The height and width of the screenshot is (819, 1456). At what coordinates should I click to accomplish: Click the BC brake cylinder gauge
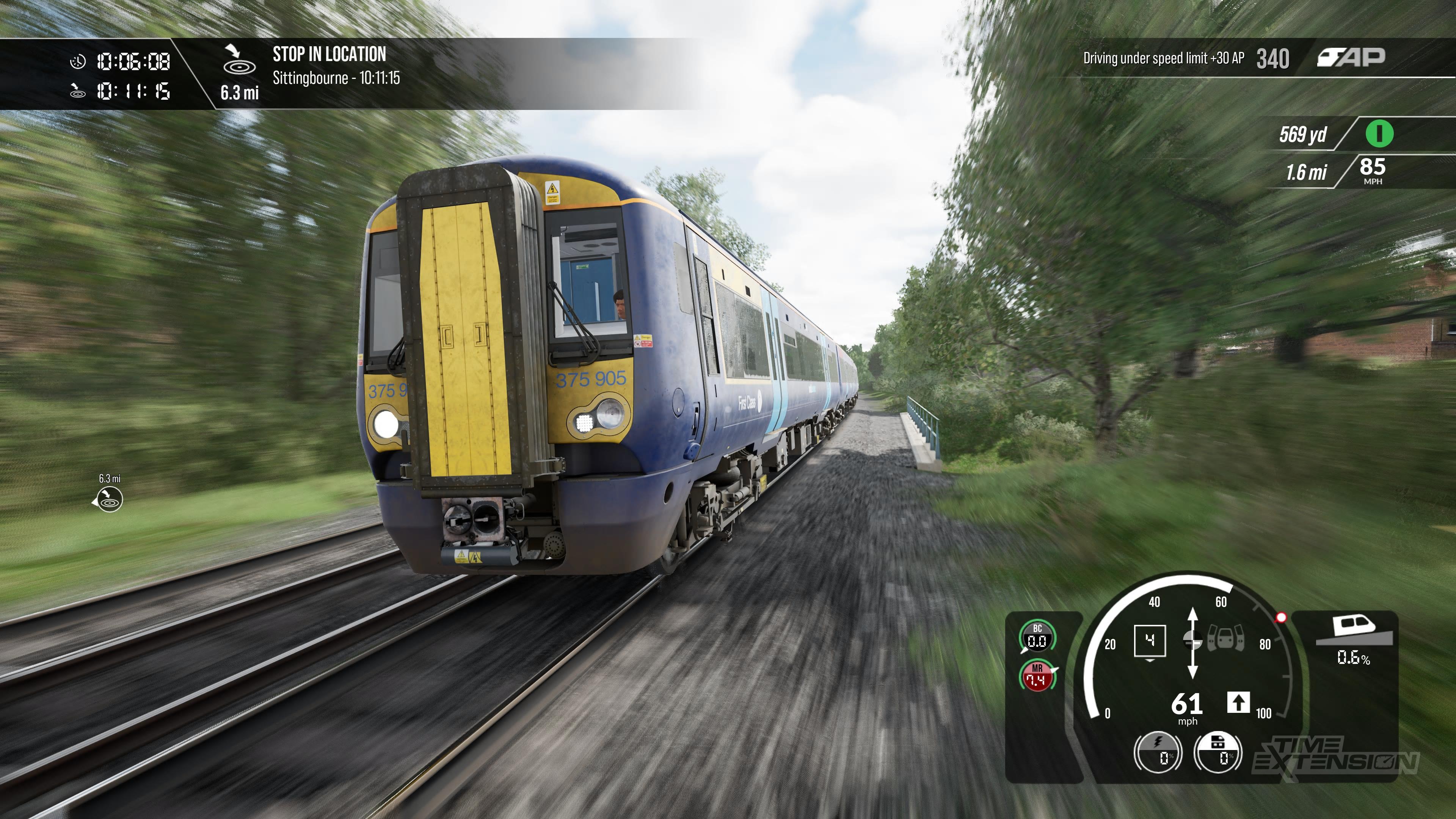1037,637
